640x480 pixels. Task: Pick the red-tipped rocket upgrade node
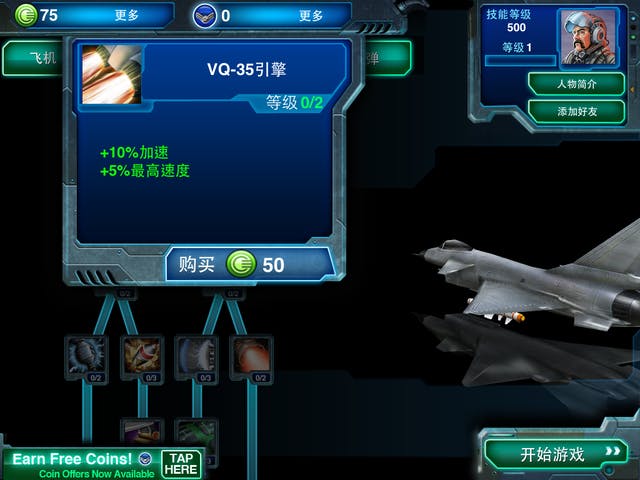pyautogui.click(x=141, y=355)
